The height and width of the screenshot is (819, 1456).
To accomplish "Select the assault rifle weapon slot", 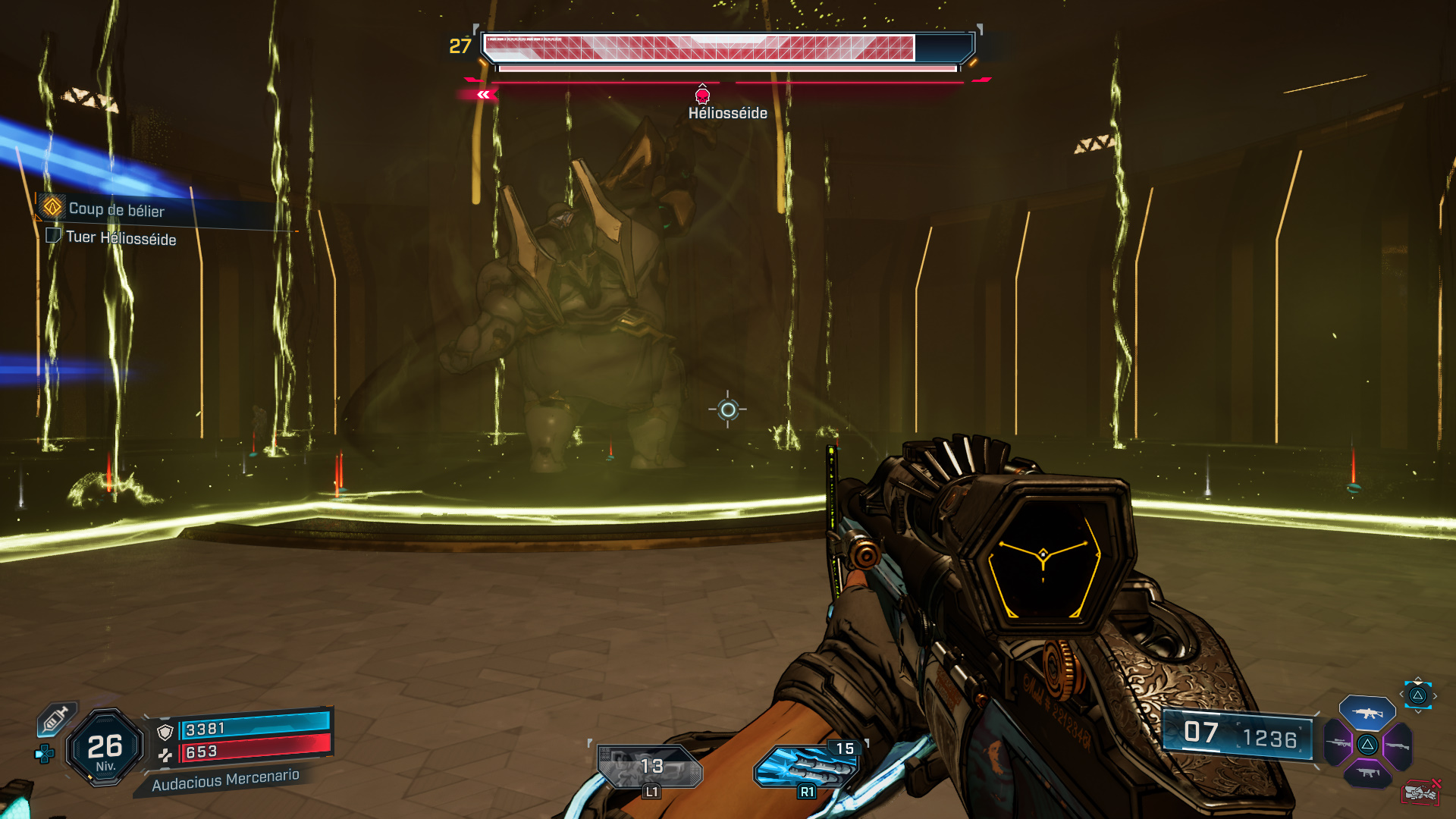I will point(1367,713).
